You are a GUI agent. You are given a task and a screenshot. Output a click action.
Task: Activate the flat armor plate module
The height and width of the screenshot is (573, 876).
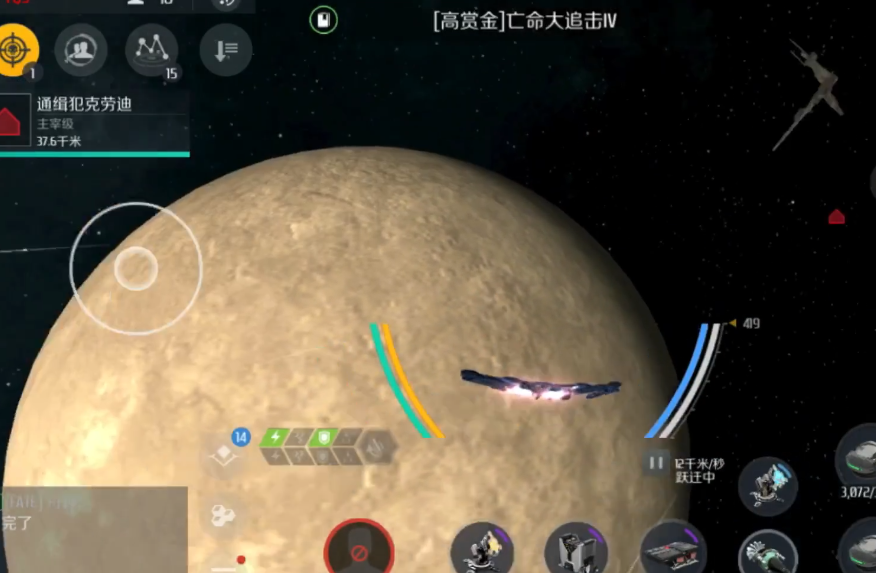(x=672, y=550)
